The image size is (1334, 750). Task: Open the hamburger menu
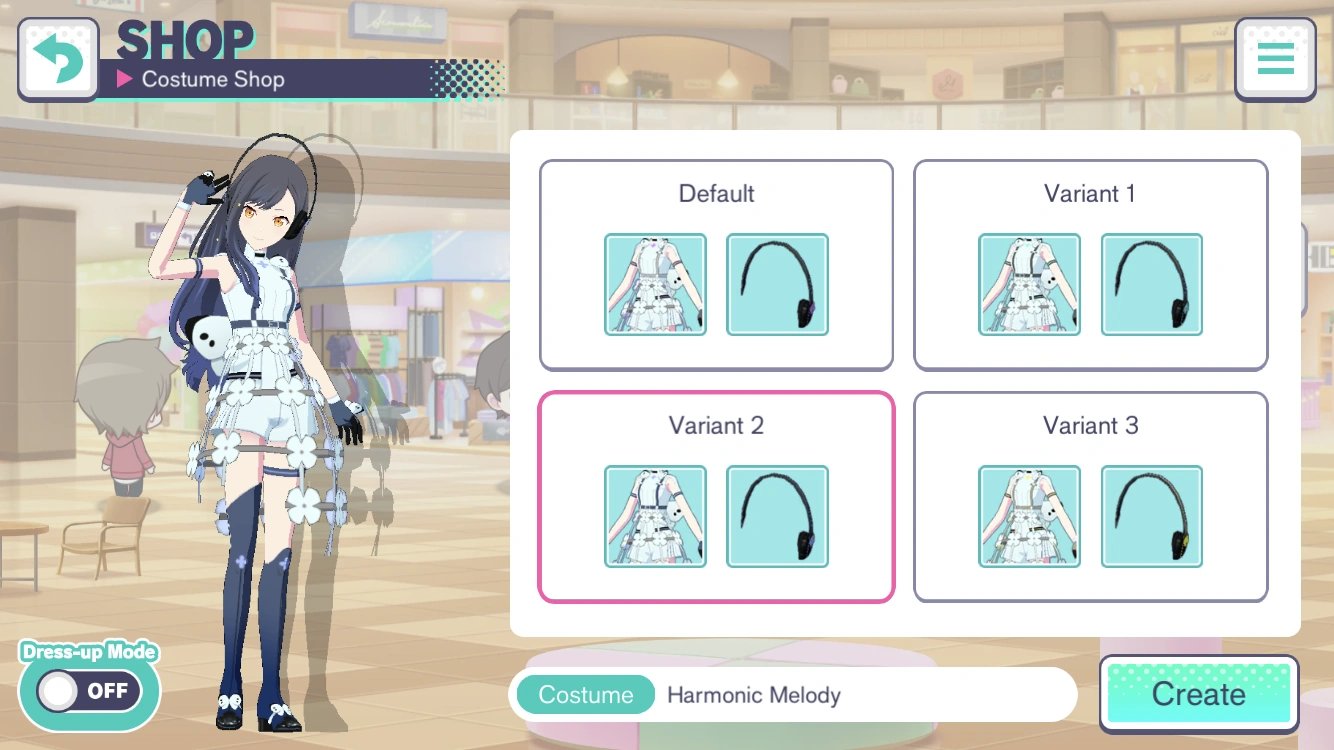[1275, 59]
